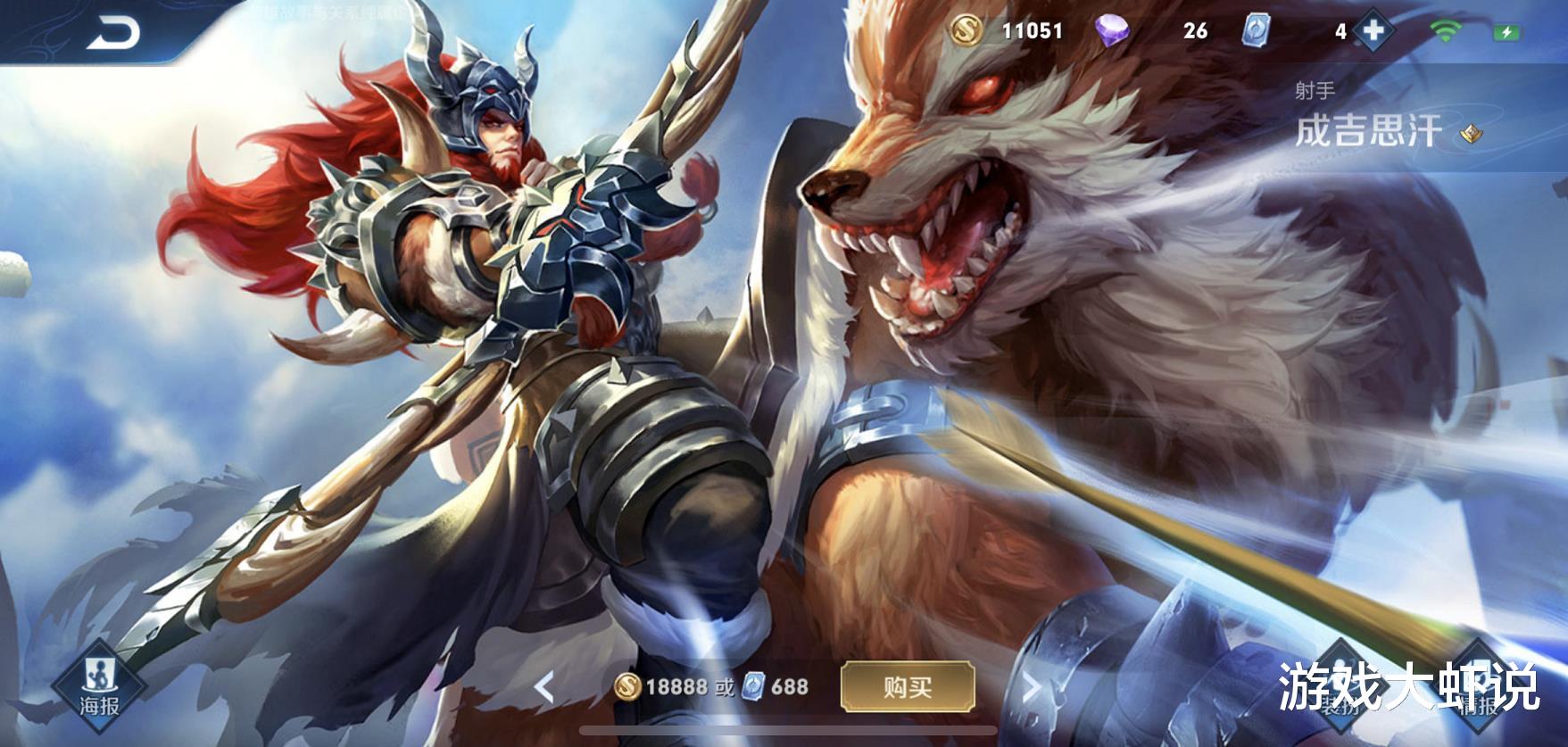
Task: Tap the hero card token icon
Action: pos(1257,32)
